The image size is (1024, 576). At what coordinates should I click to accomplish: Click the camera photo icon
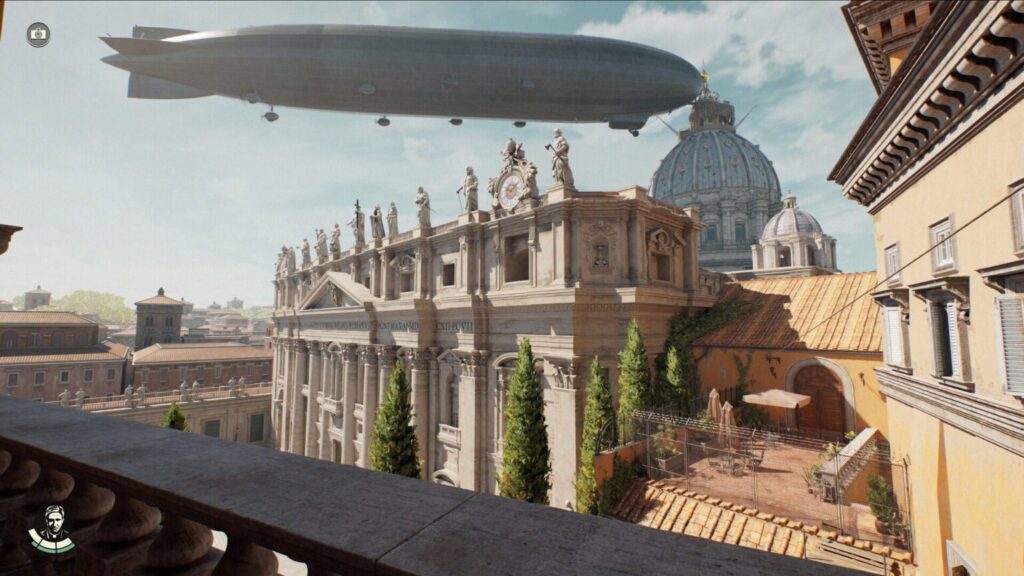pyautogui.click(x=38, y=35)
